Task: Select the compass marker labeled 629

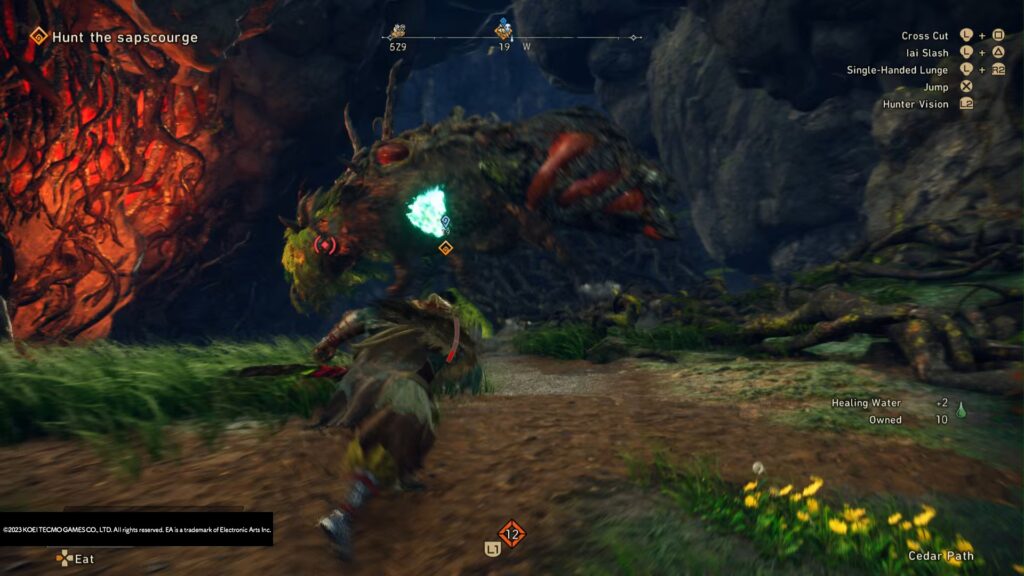Action: 398,31
